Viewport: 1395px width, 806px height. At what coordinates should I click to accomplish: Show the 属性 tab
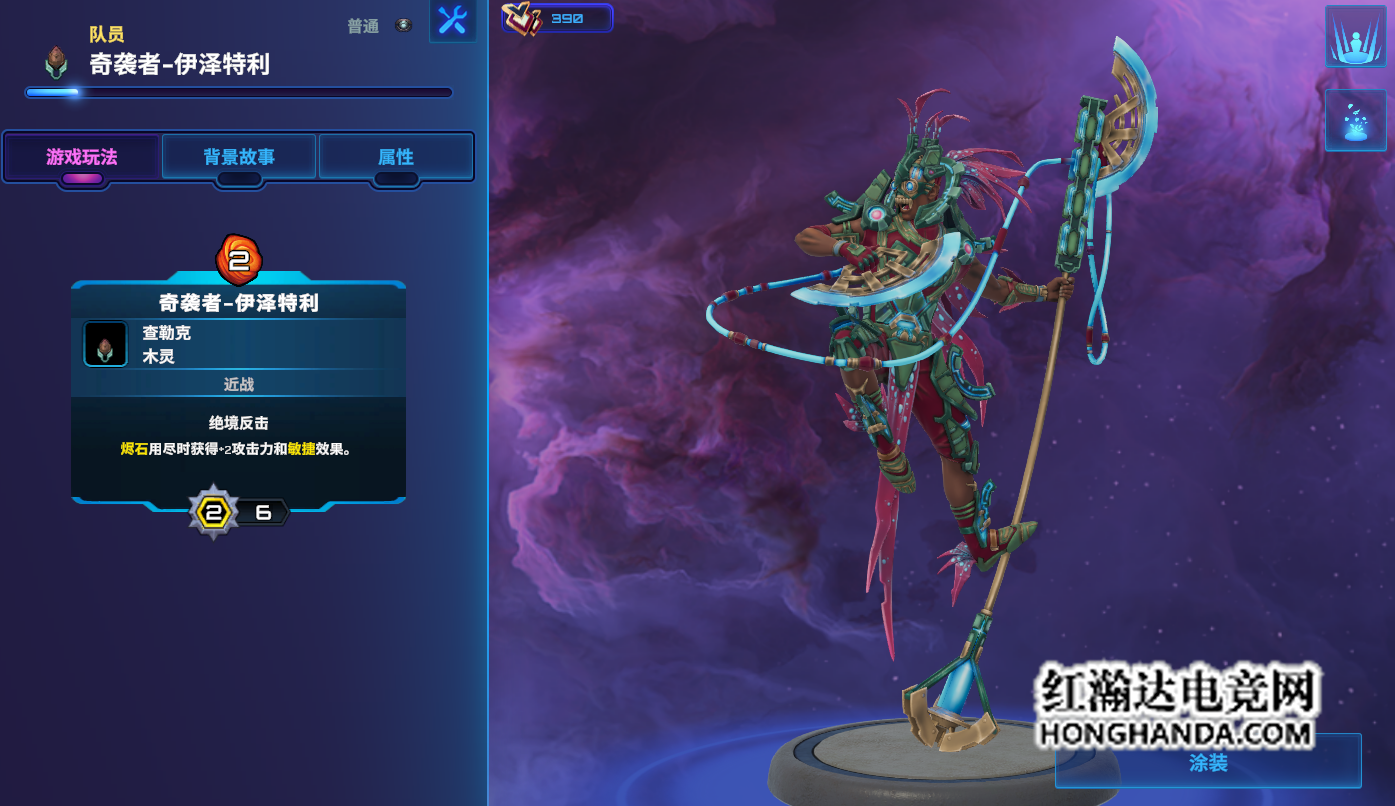pyautogui.click(x=396, y=157)
